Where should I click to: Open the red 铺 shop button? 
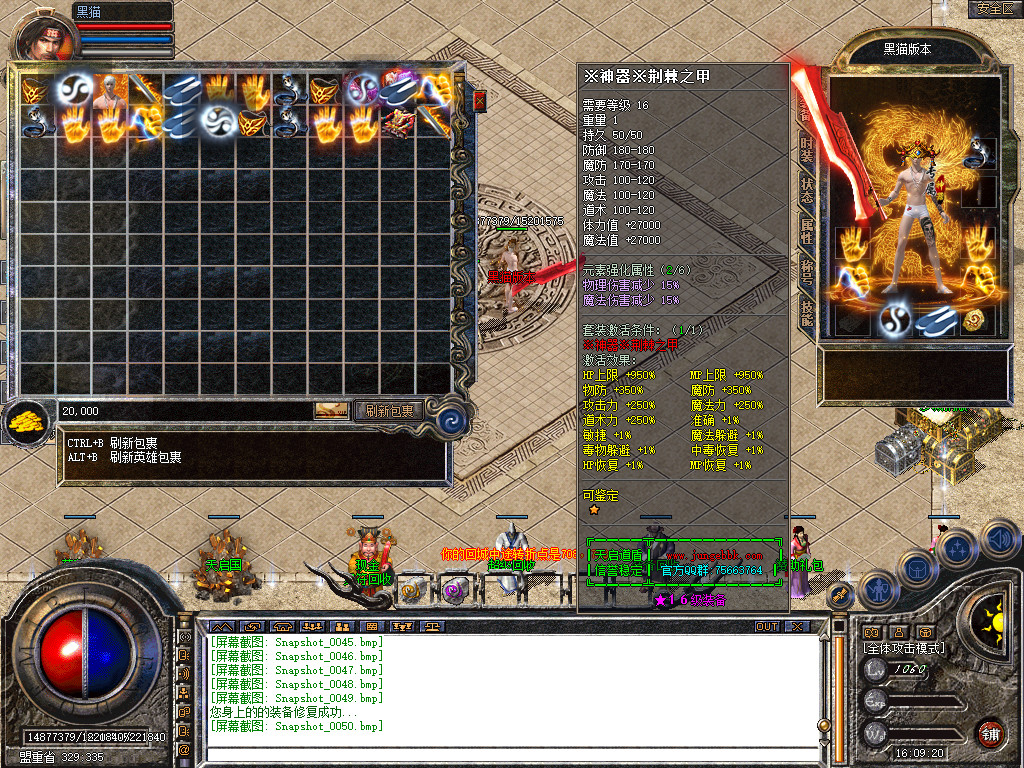tap(990, 734)
